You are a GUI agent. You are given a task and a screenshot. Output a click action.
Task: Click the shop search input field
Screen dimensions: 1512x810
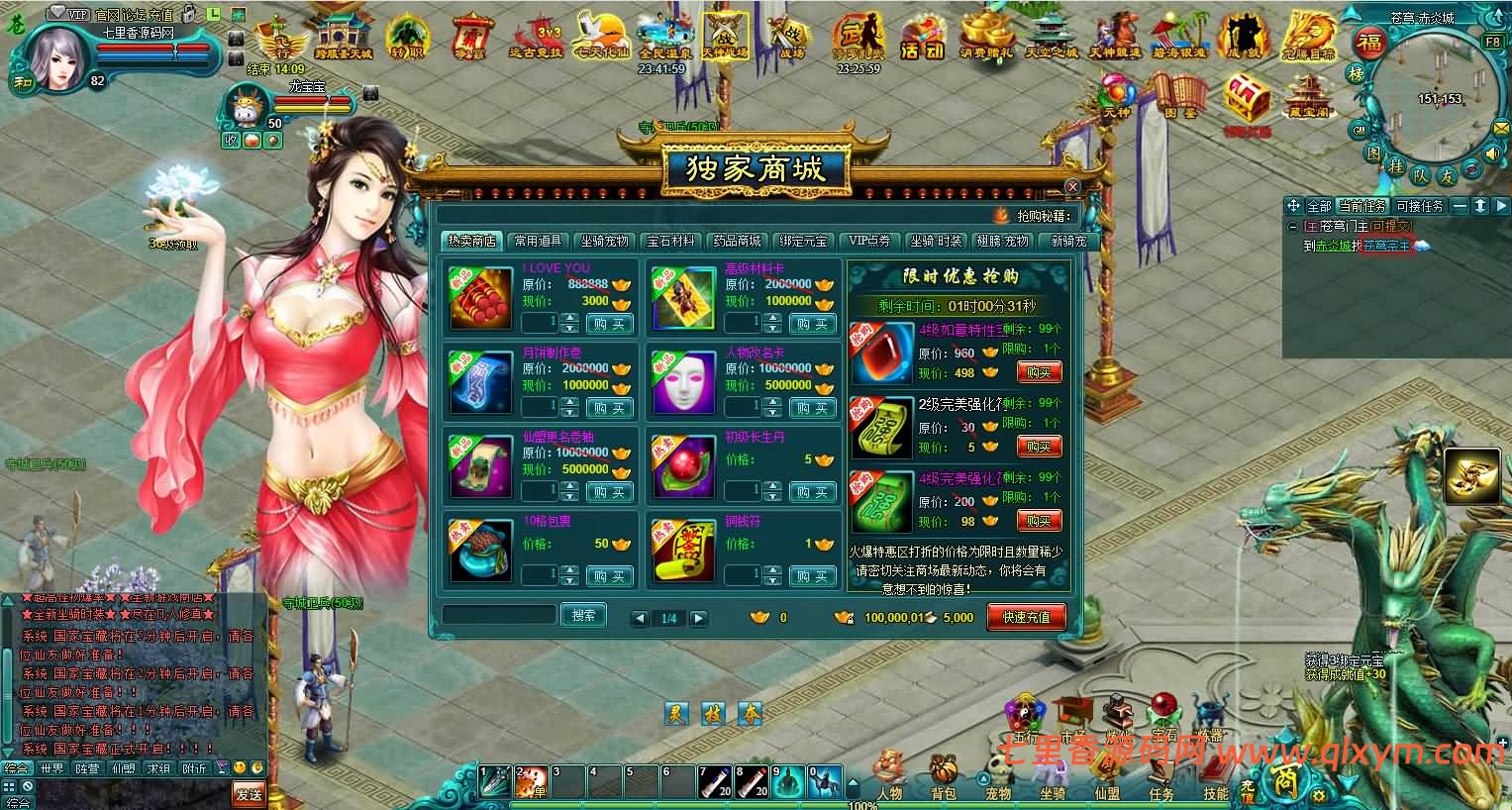pos(500,614)
